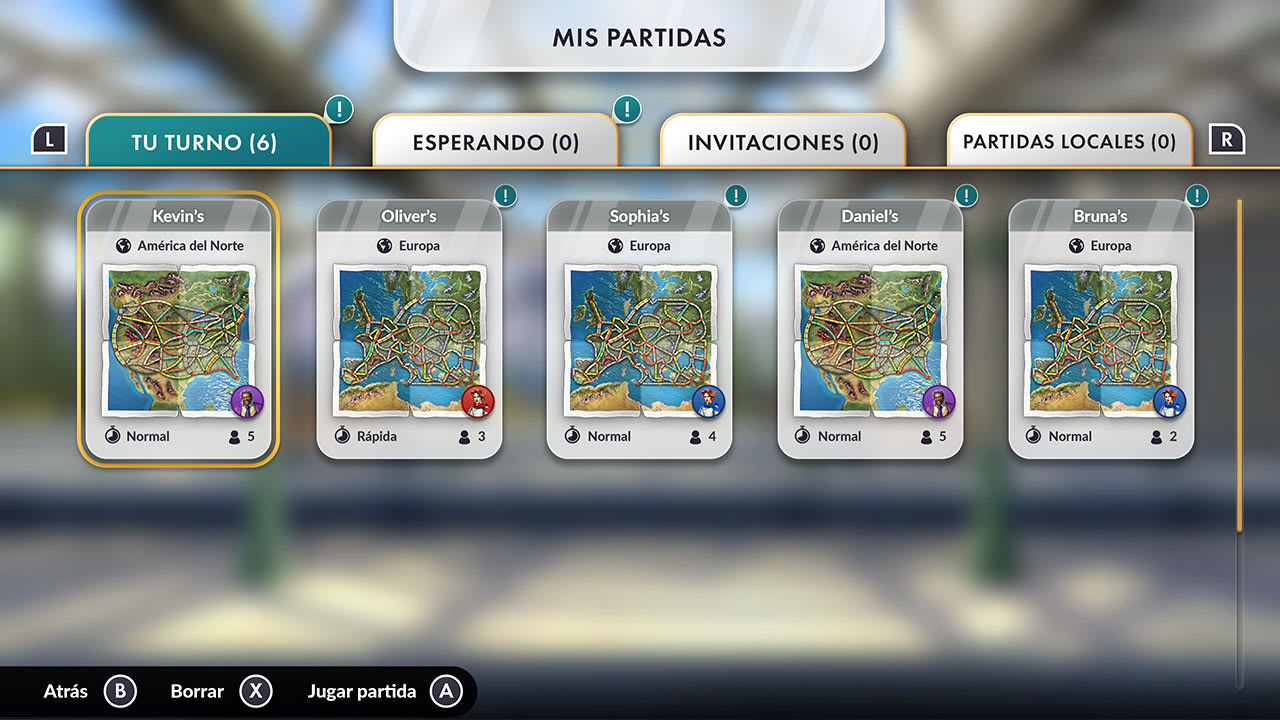Switch to PARTIDAS LOCALES tab
Image resolution: width=1280 pixels, height=720 pixels.
point(1069,143)
